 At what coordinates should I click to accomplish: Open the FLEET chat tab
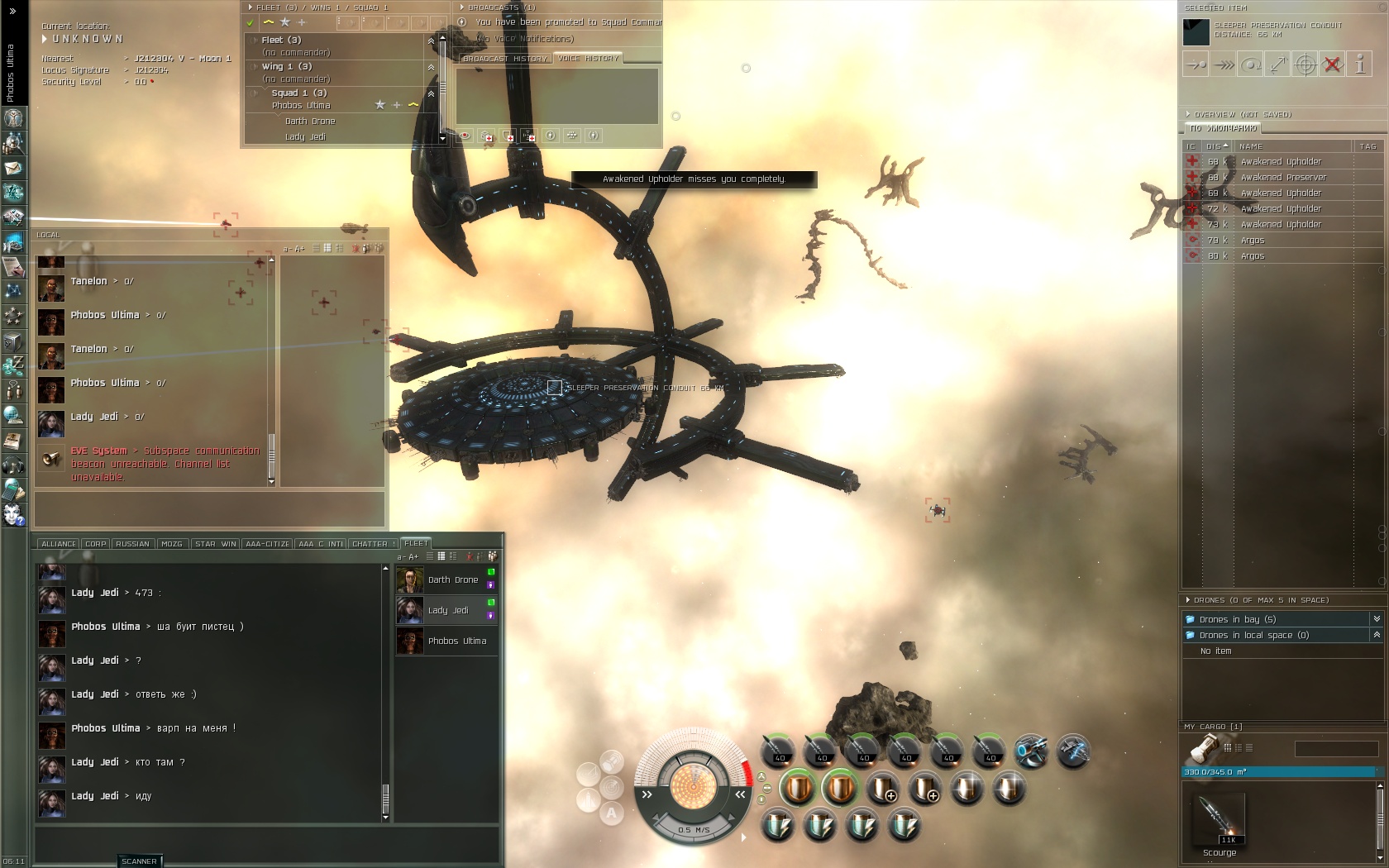tap(416, 543)
